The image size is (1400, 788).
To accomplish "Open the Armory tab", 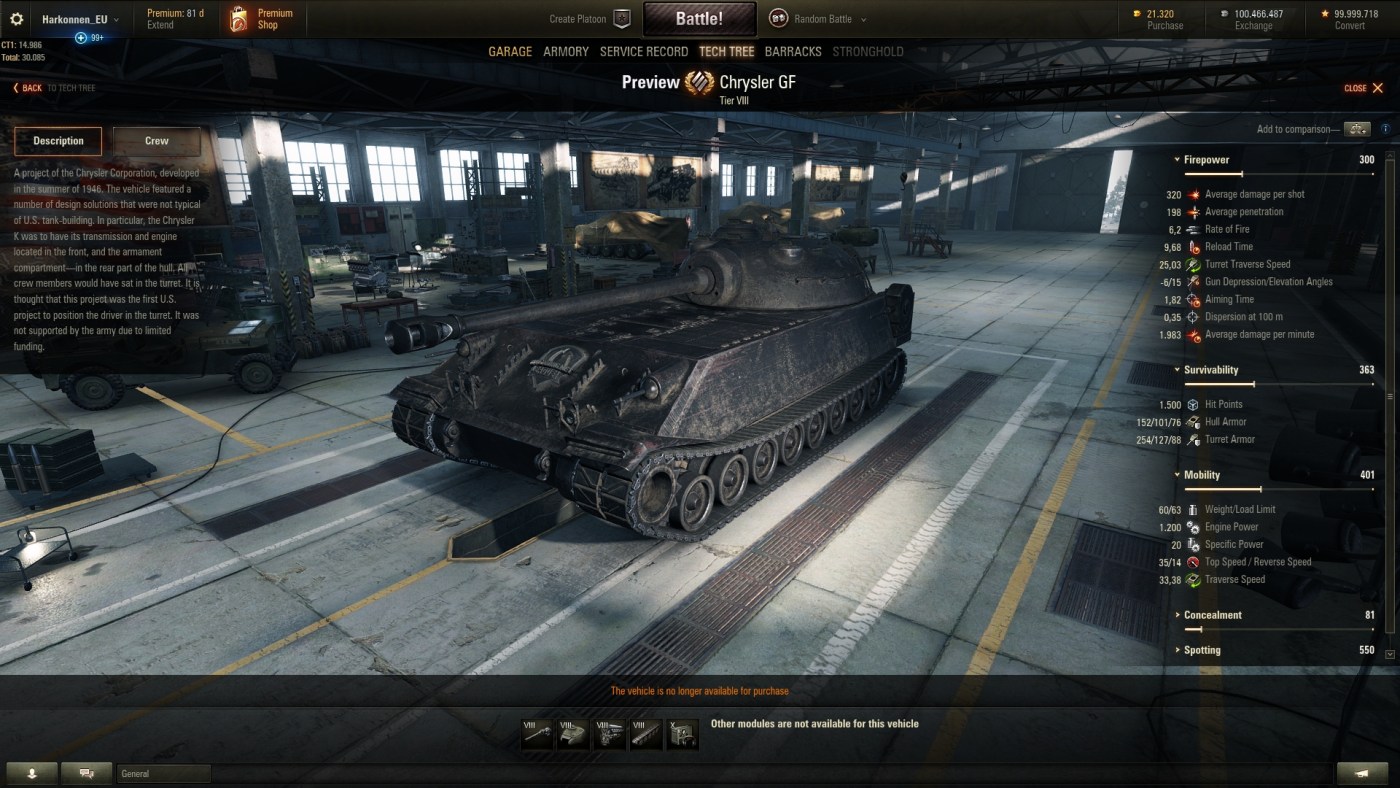I will click(x=566, y=52).
